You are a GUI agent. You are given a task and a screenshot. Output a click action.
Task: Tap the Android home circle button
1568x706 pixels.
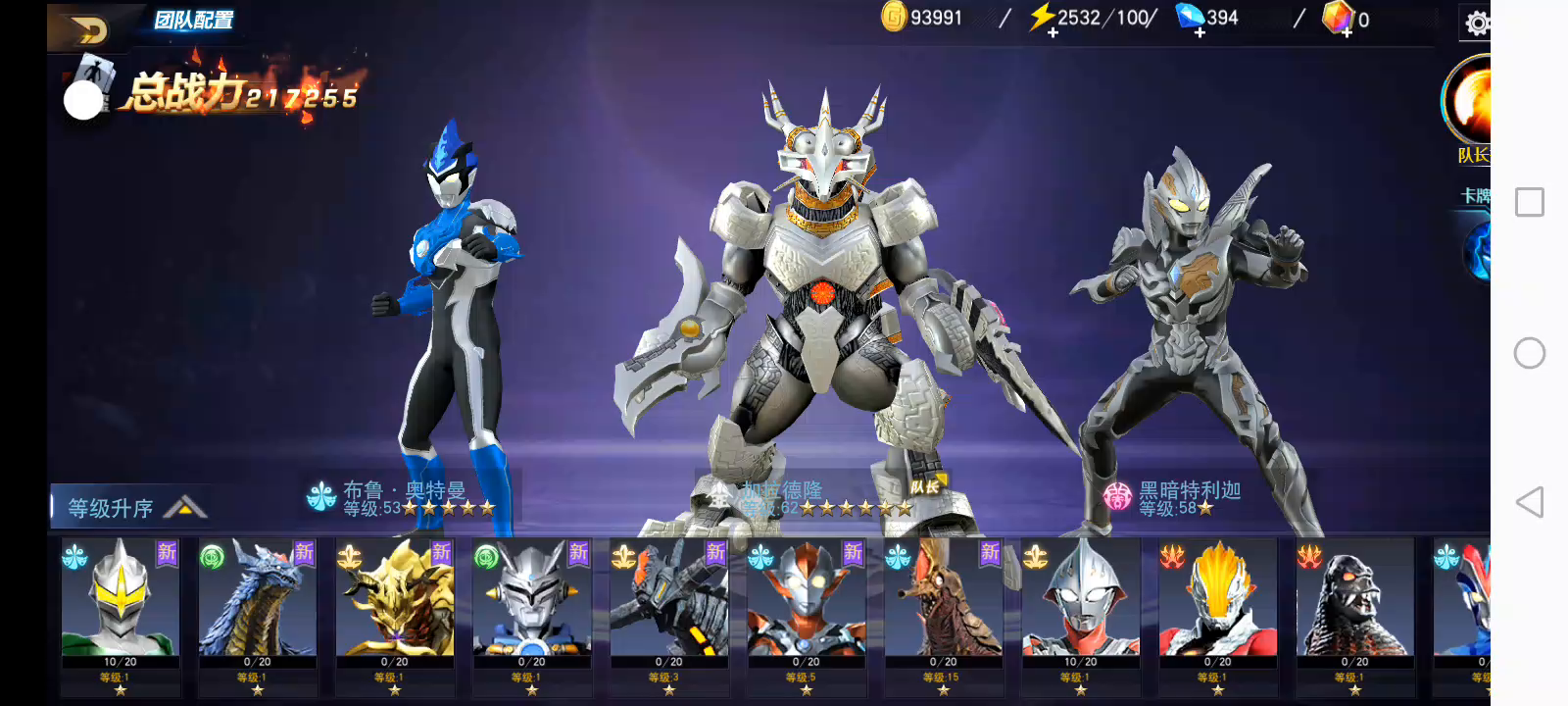click(x=1529, y=353)
